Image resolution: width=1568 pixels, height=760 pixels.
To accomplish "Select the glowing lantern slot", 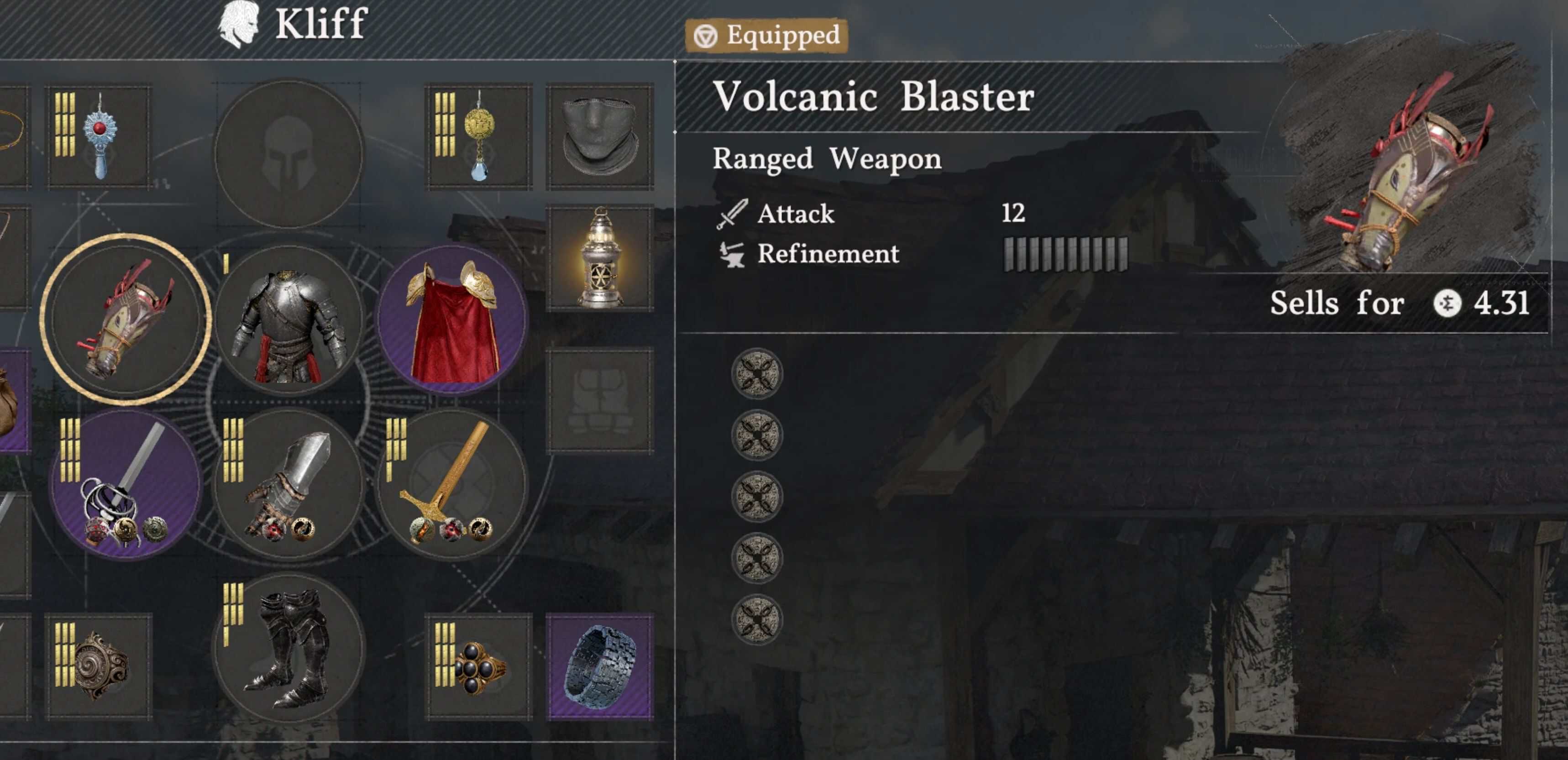I will click(600, 258).
